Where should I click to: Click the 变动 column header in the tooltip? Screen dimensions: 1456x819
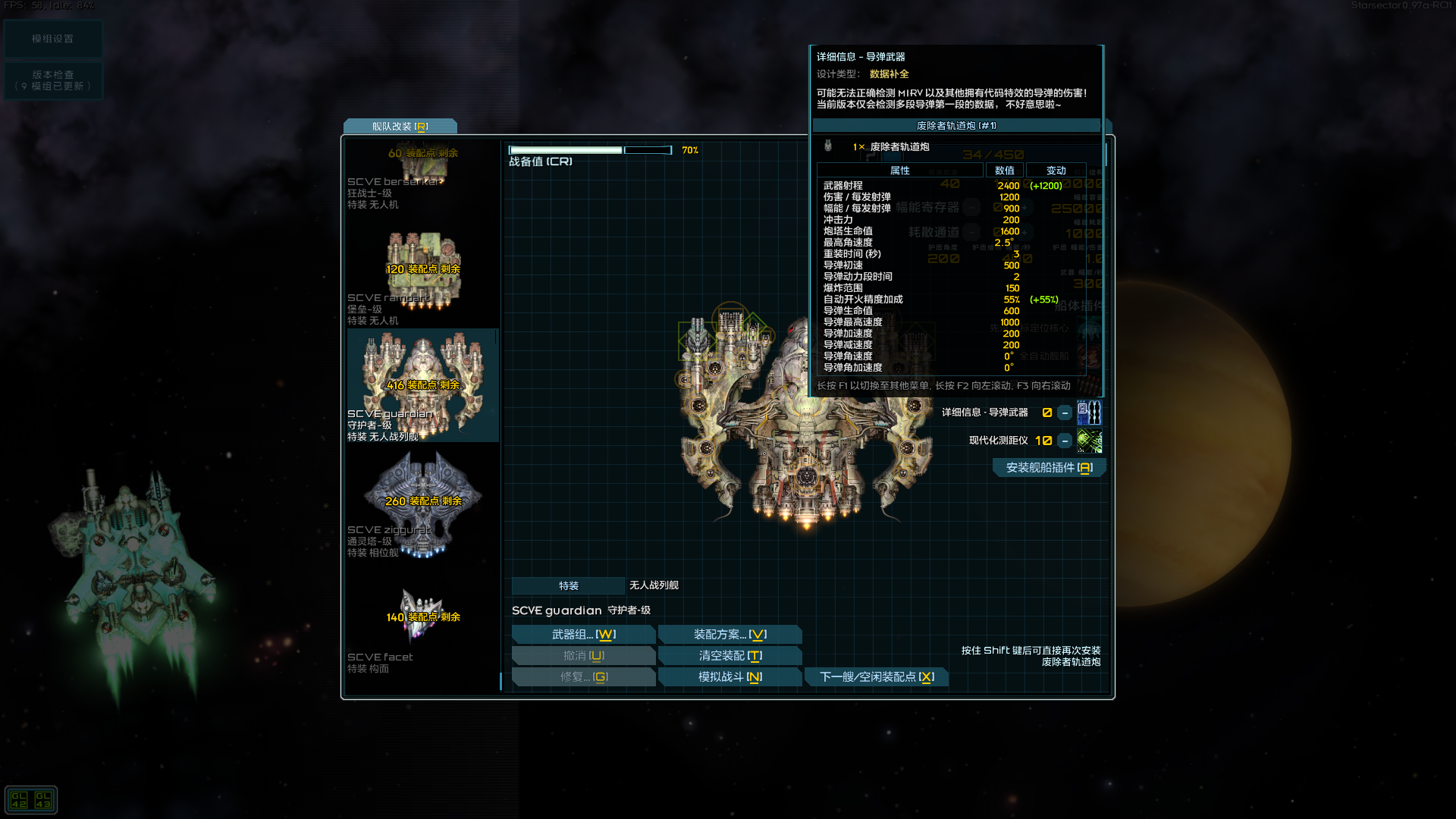pyautogui.click(x=1055, y=170)
